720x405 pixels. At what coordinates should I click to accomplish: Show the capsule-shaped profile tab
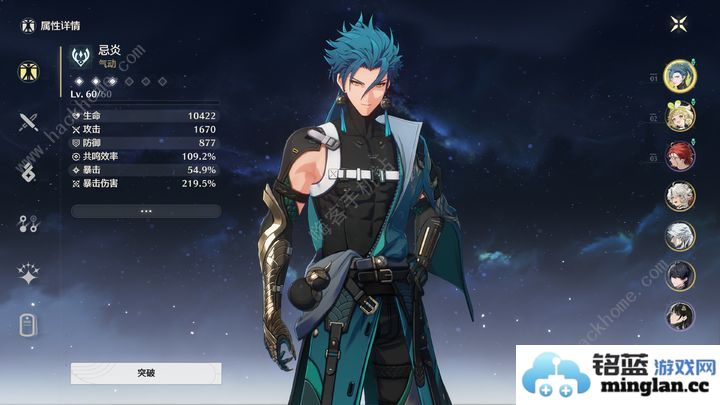tap(28, 325)
